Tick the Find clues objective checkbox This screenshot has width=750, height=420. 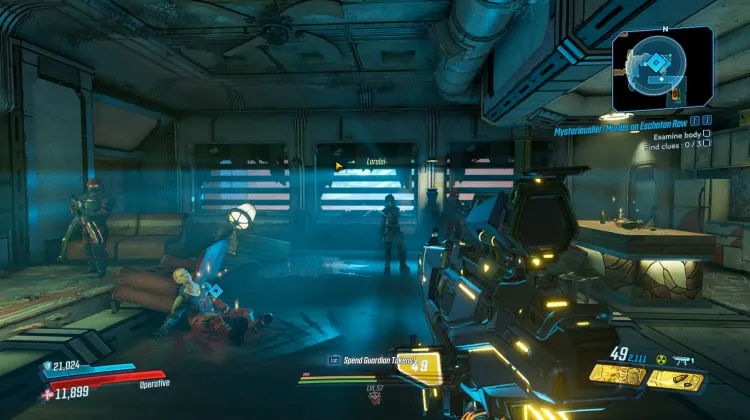tap(707, 143)
